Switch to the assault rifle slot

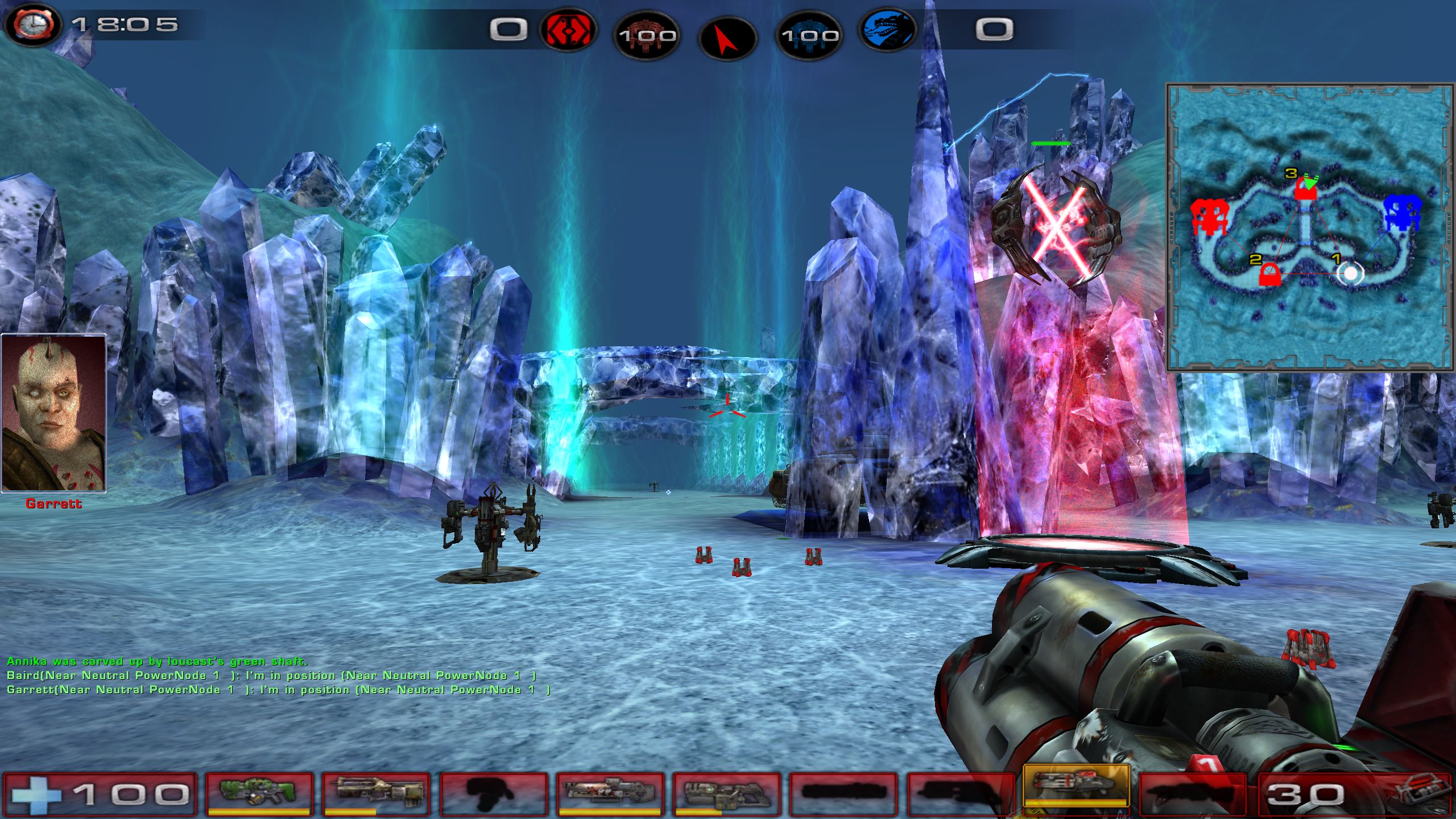[x=377, y=793]
